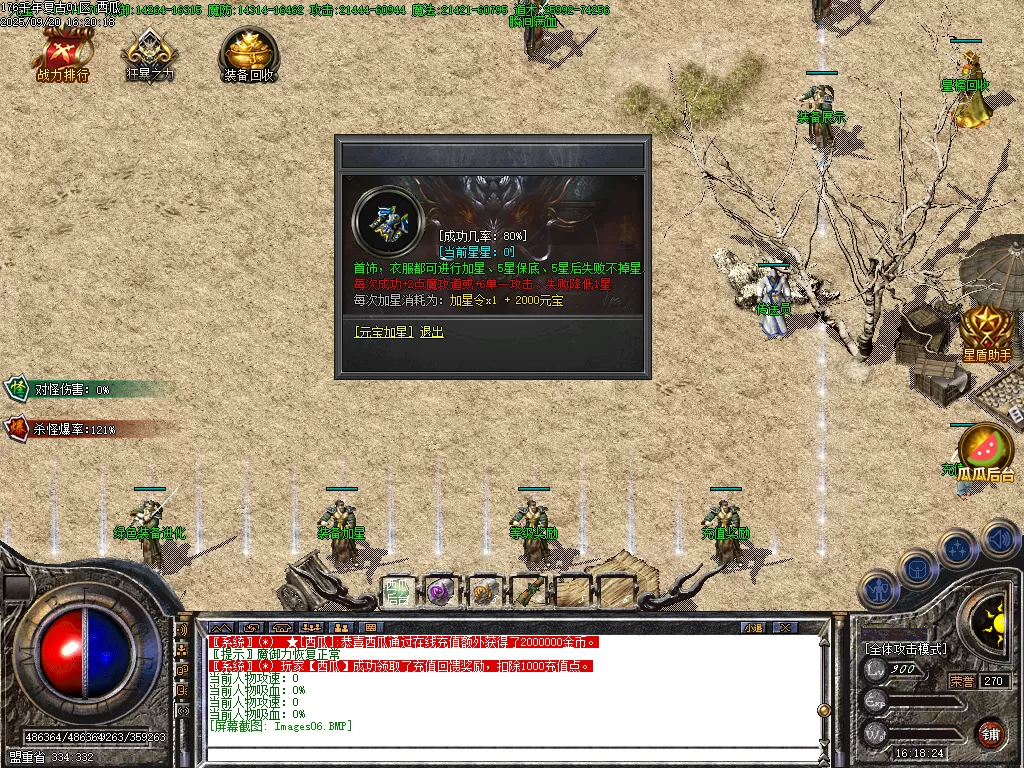
Task: Open the 装备回收 gold pile icon
Action: click(x=249, y=56)
